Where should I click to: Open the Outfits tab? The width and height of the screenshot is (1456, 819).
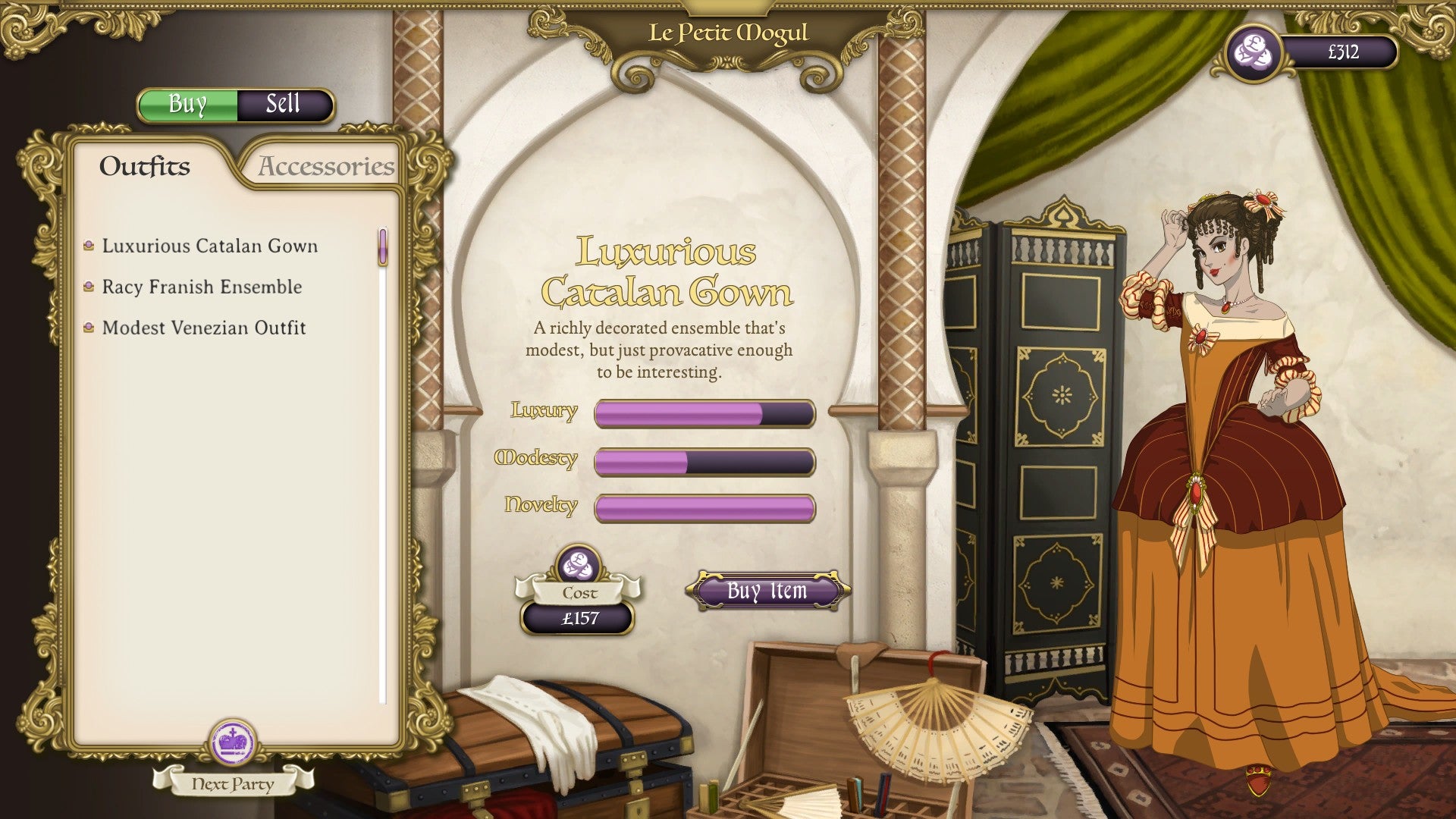(146, 165)
